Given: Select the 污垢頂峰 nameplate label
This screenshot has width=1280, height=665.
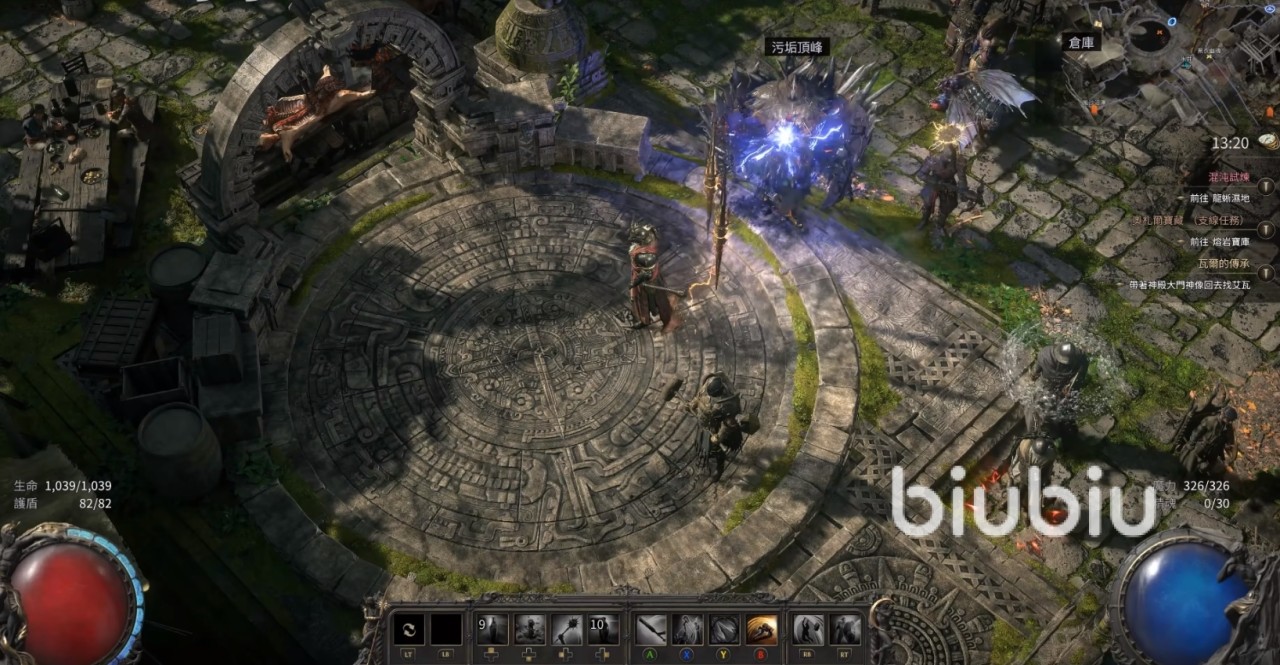Looking at the screenshot, I should click(797, 47).
